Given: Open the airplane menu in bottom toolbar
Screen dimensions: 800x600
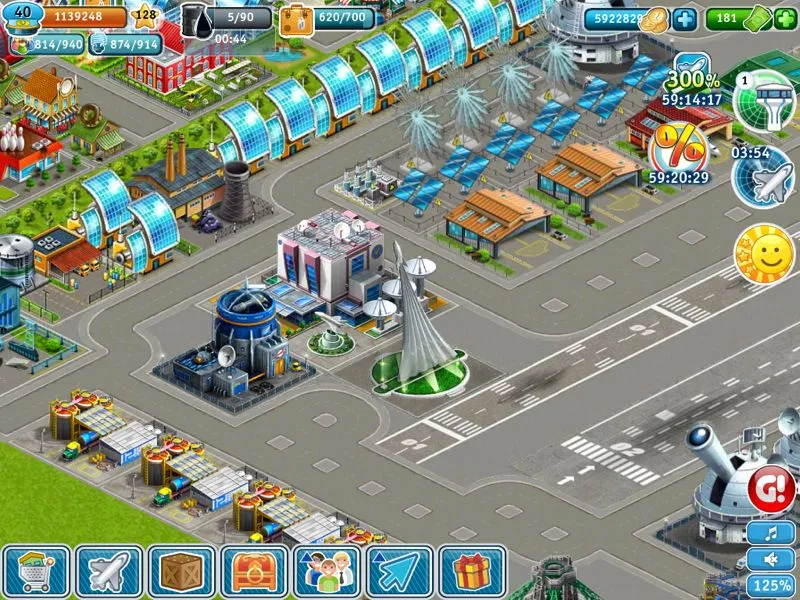Looking at the screenshot, I should [109, 571].
